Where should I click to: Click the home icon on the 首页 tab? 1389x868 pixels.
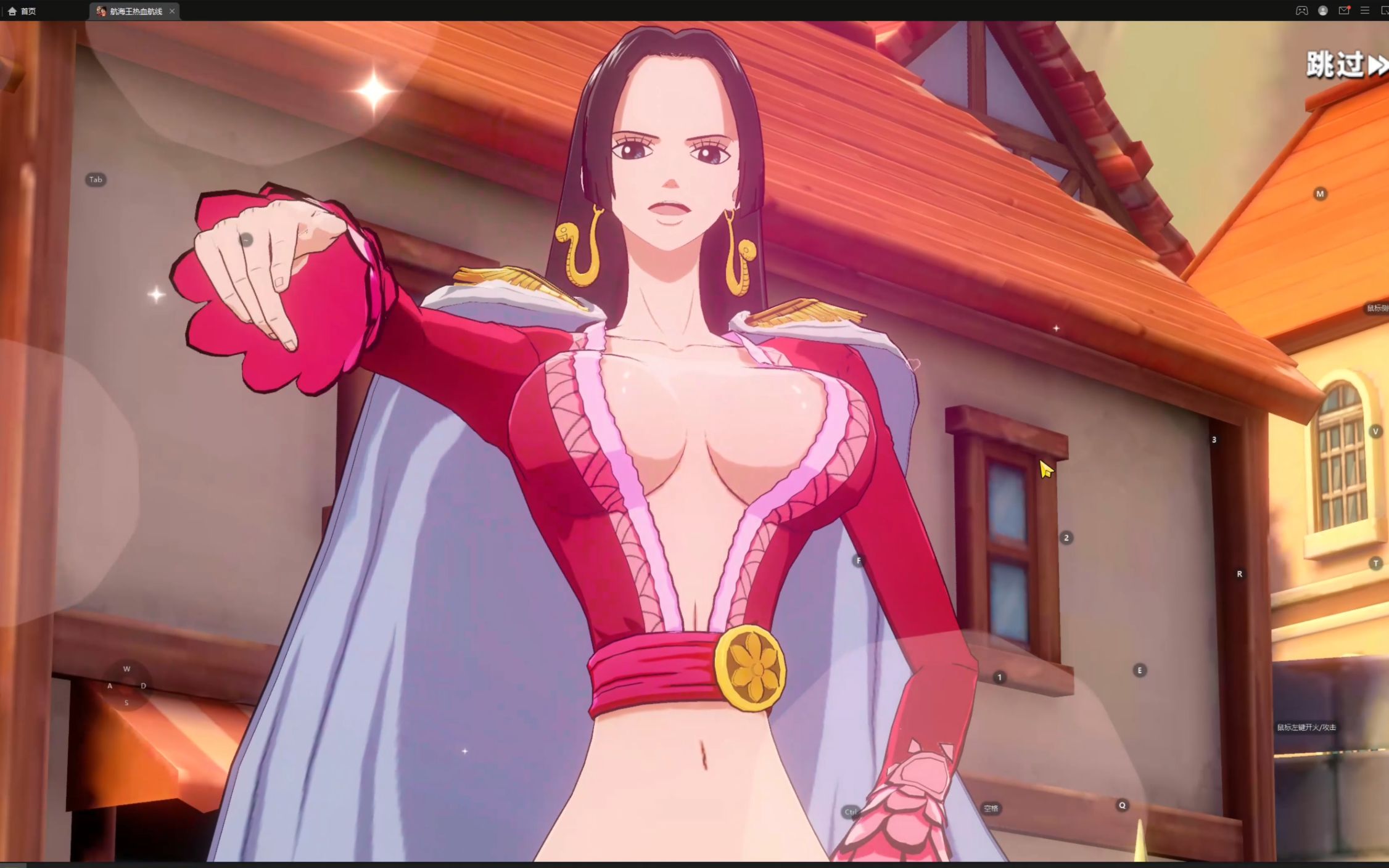click(x=14, y=10)
